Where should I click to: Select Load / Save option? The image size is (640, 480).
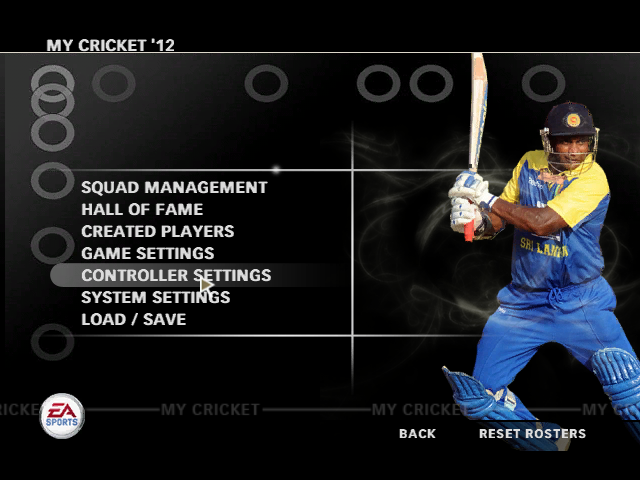pos(133,319)
